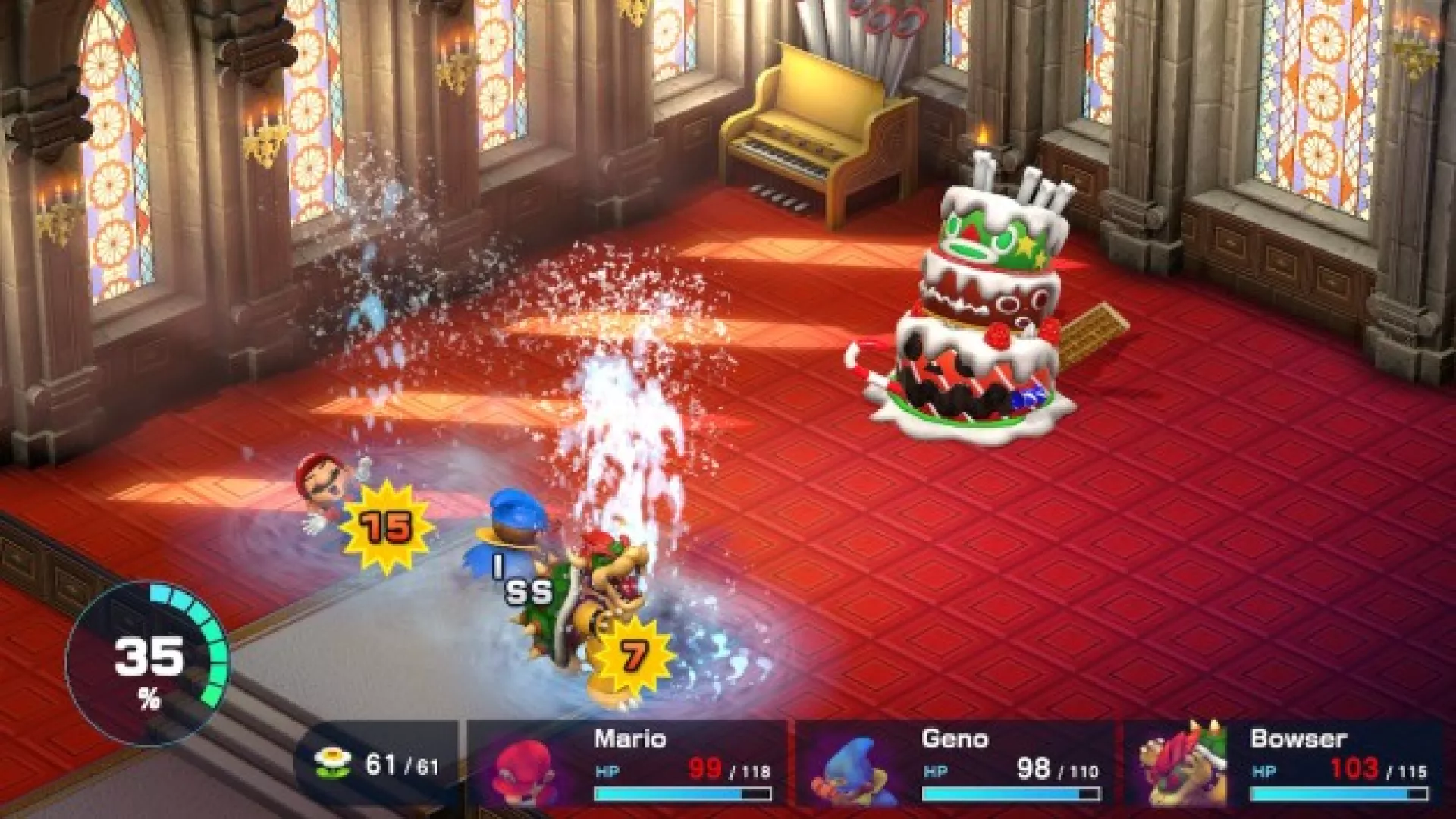The width and height of the screenshot is (1456, 819).
Task: Click the Flower Points counter icon
Action: click(333, 763)
